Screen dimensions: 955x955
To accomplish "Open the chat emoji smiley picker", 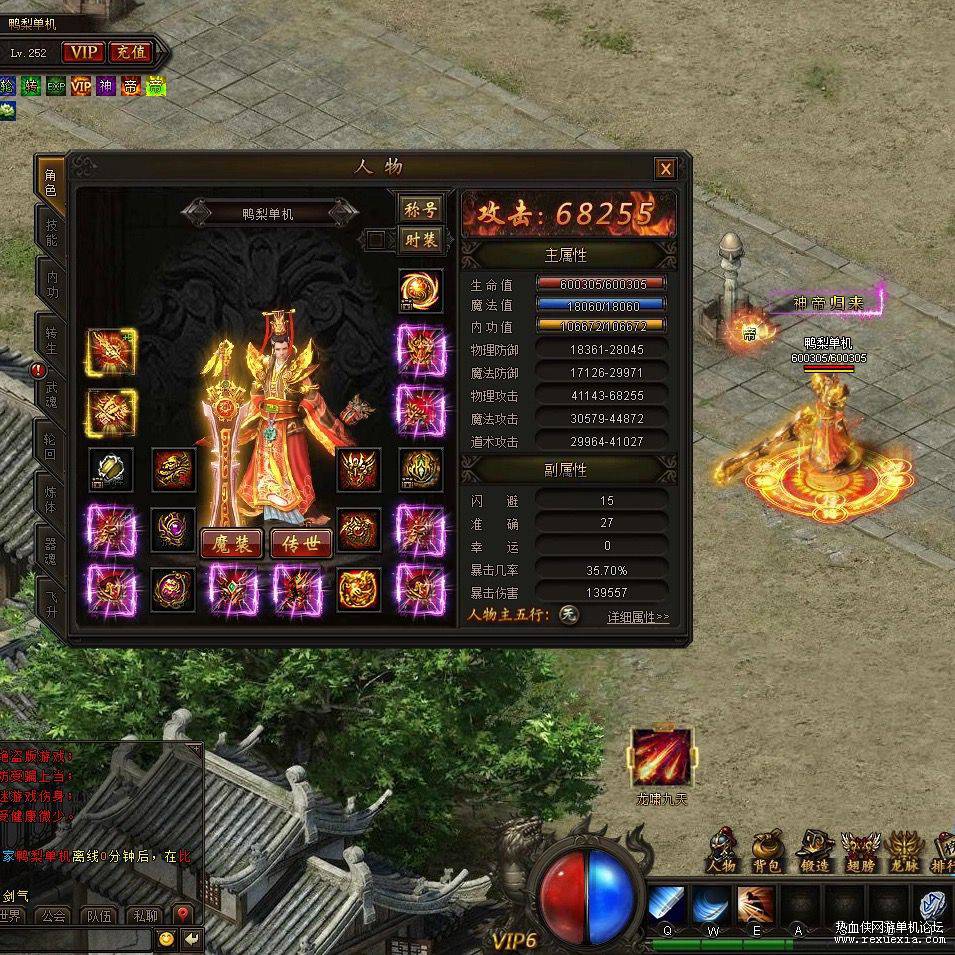I will point(166,938).
